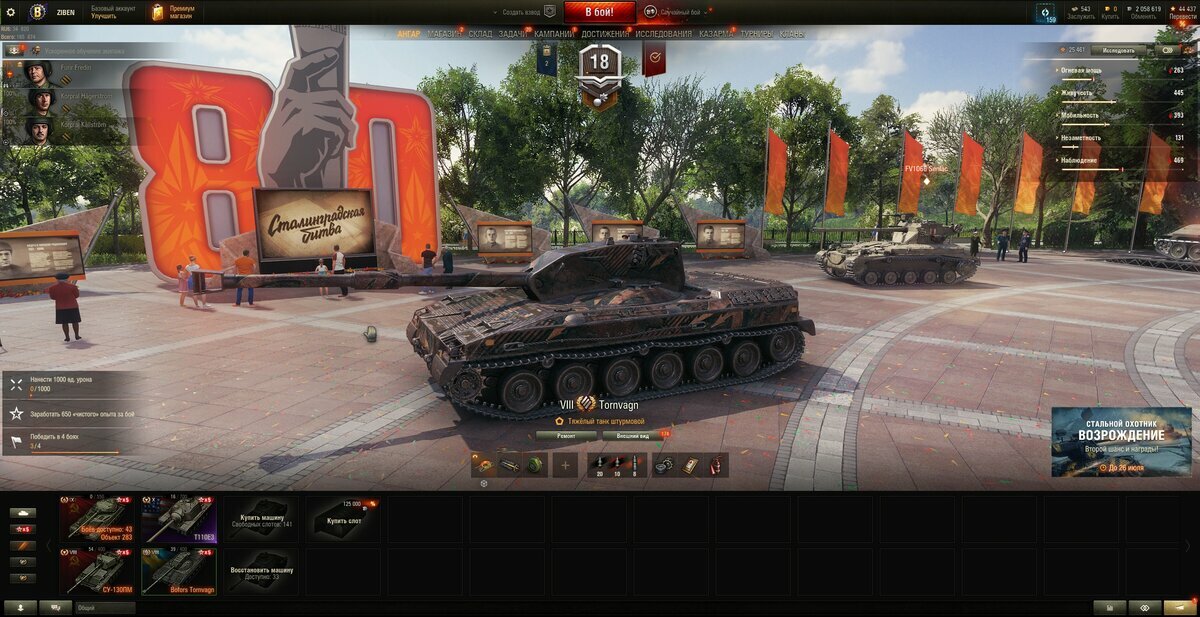Open the Купить машину tile

(x=260, y=518)
